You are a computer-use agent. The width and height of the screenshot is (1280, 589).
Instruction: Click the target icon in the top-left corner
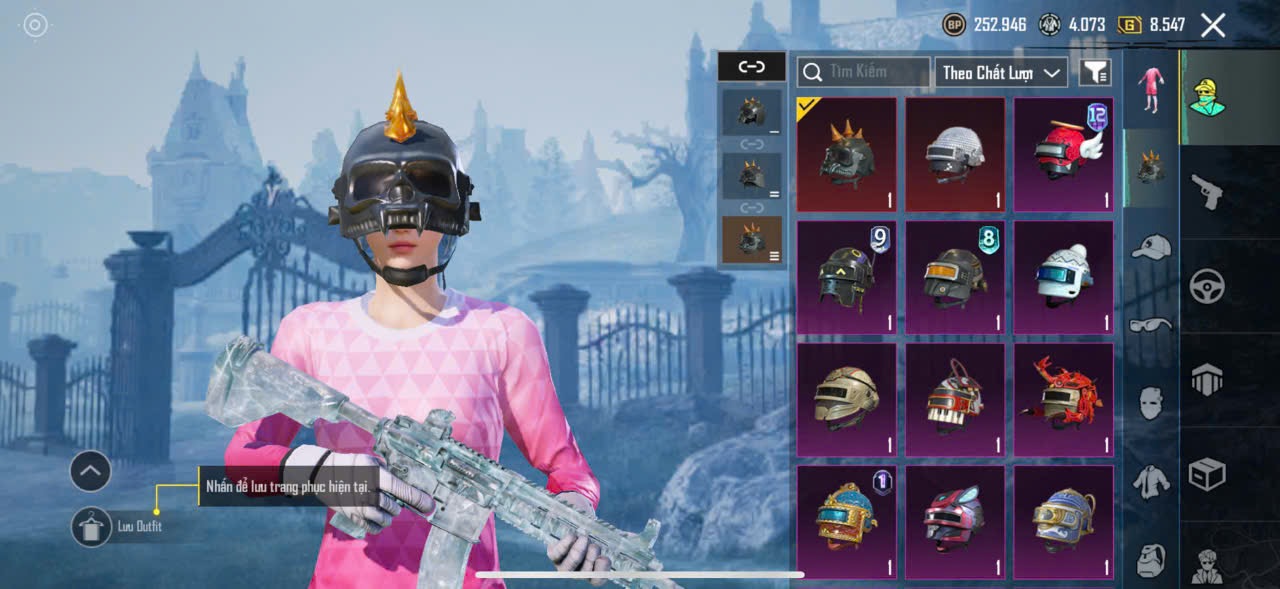click(x=36, y=25)
